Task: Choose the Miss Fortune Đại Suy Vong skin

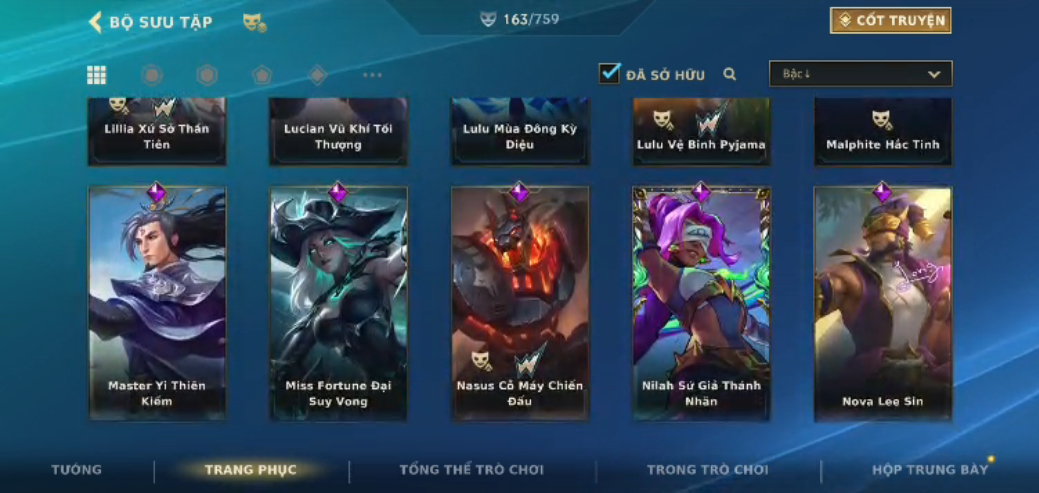Action: pyautogui.click(x=338, y=302)
